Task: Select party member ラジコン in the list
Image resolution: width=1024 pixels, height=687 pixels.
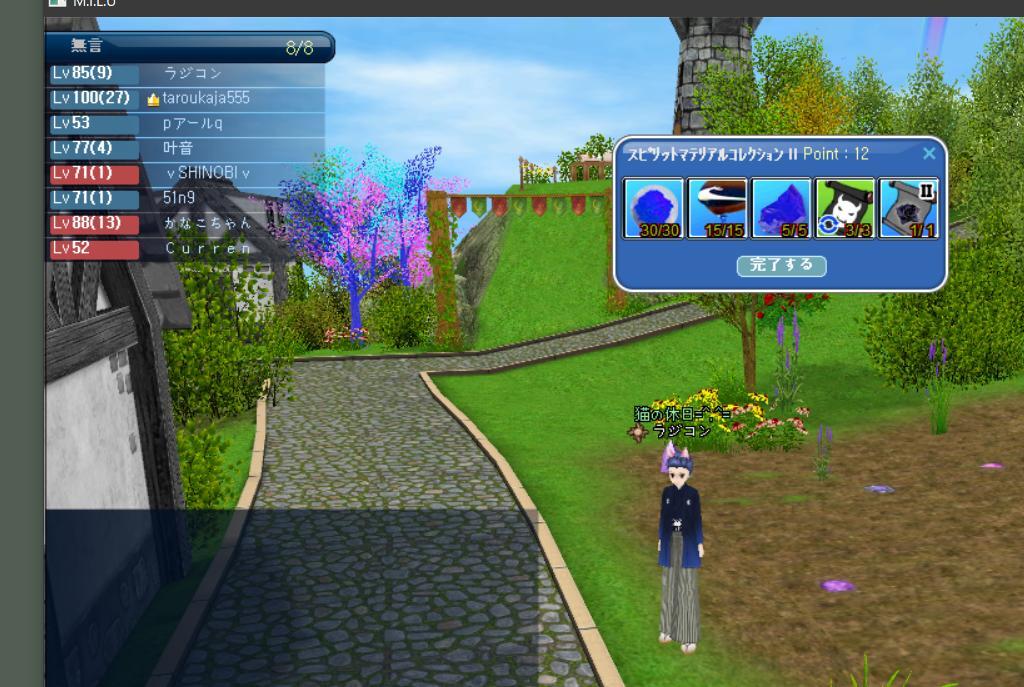Action: tap(192, 73)
